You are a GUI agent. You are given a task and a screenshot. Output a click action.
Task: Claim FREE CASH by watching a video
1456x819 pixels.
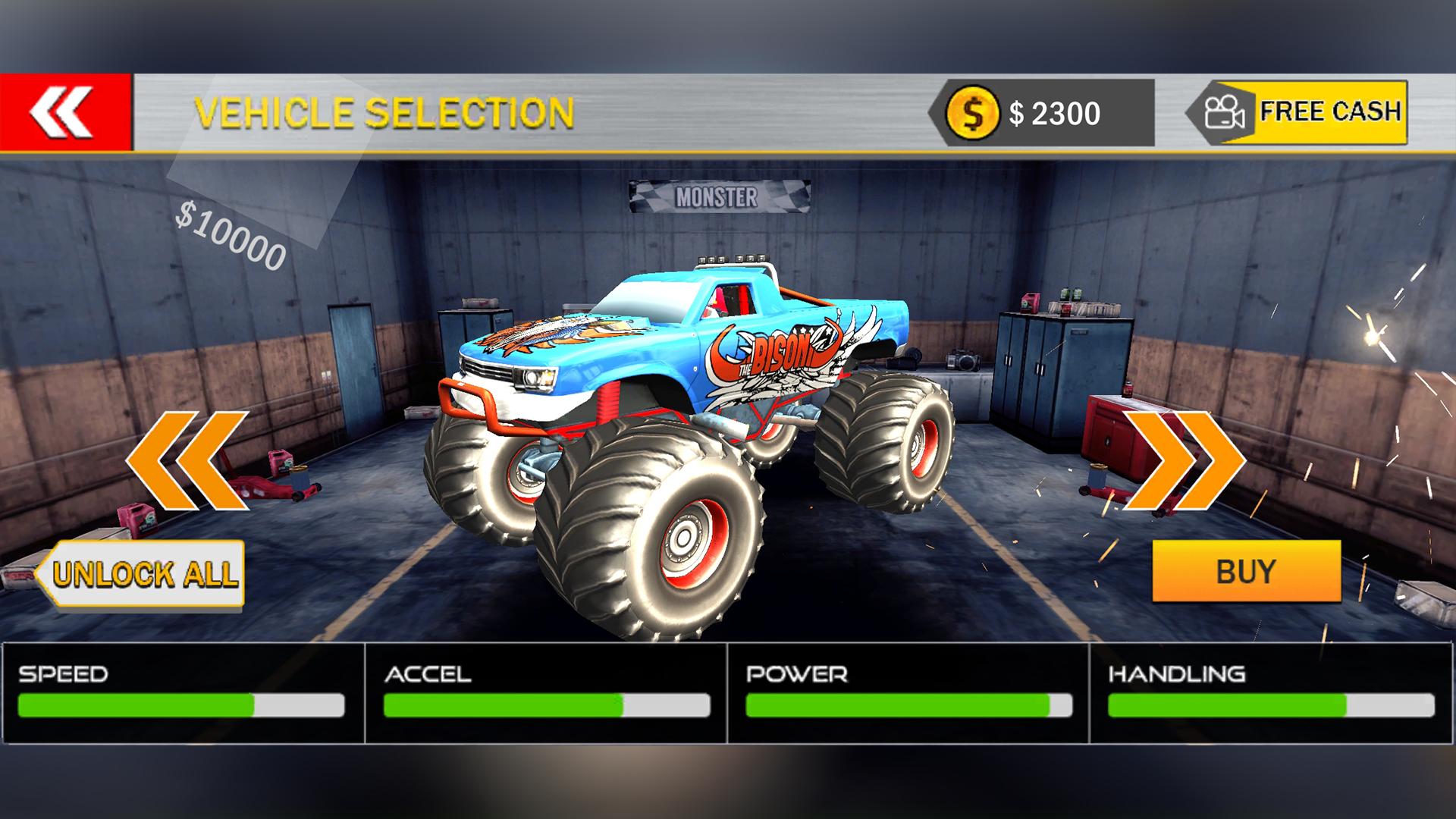[1298, 112]
